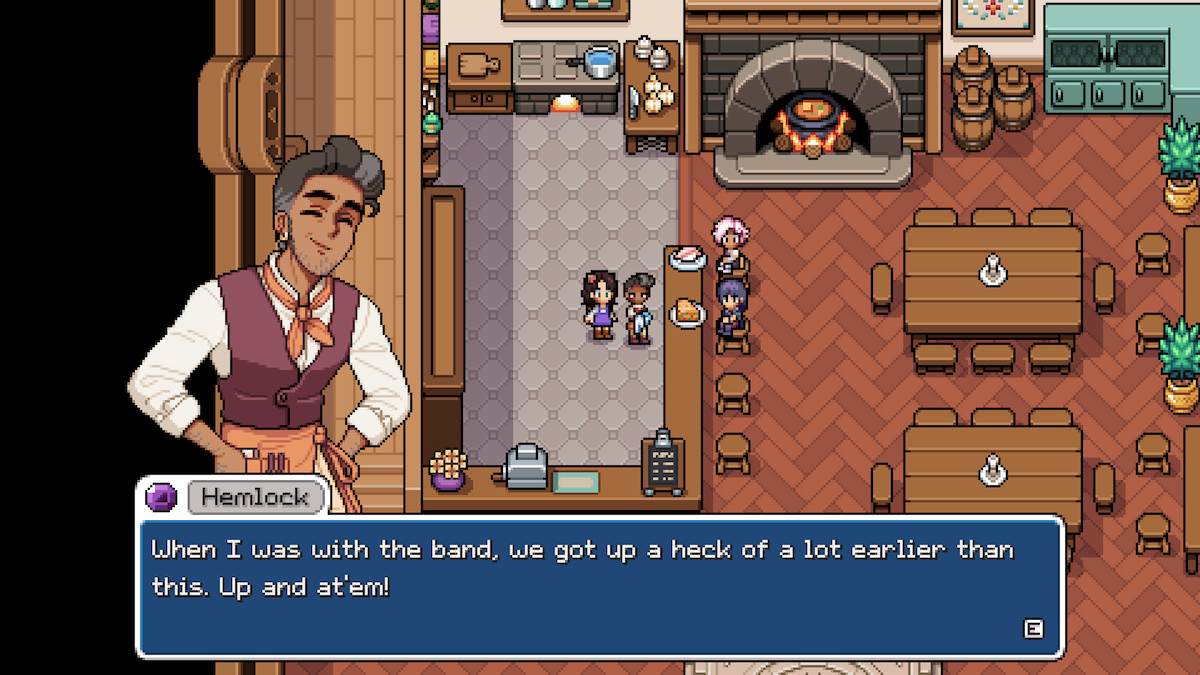Click Hemlock's dialogue box to continue
Image resolution: width=1200 pixels, height=675 pixels.
(x=600, y=586)
